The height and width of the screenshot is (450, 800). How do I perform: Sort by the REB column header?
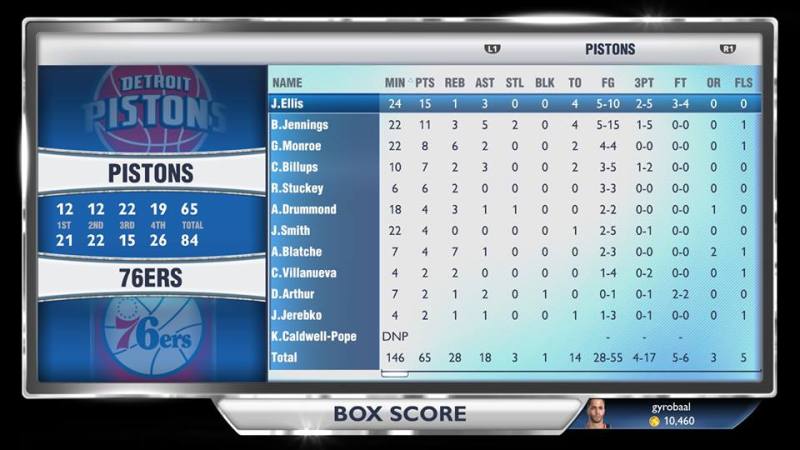pyautogui.click(x=454, y=82)
